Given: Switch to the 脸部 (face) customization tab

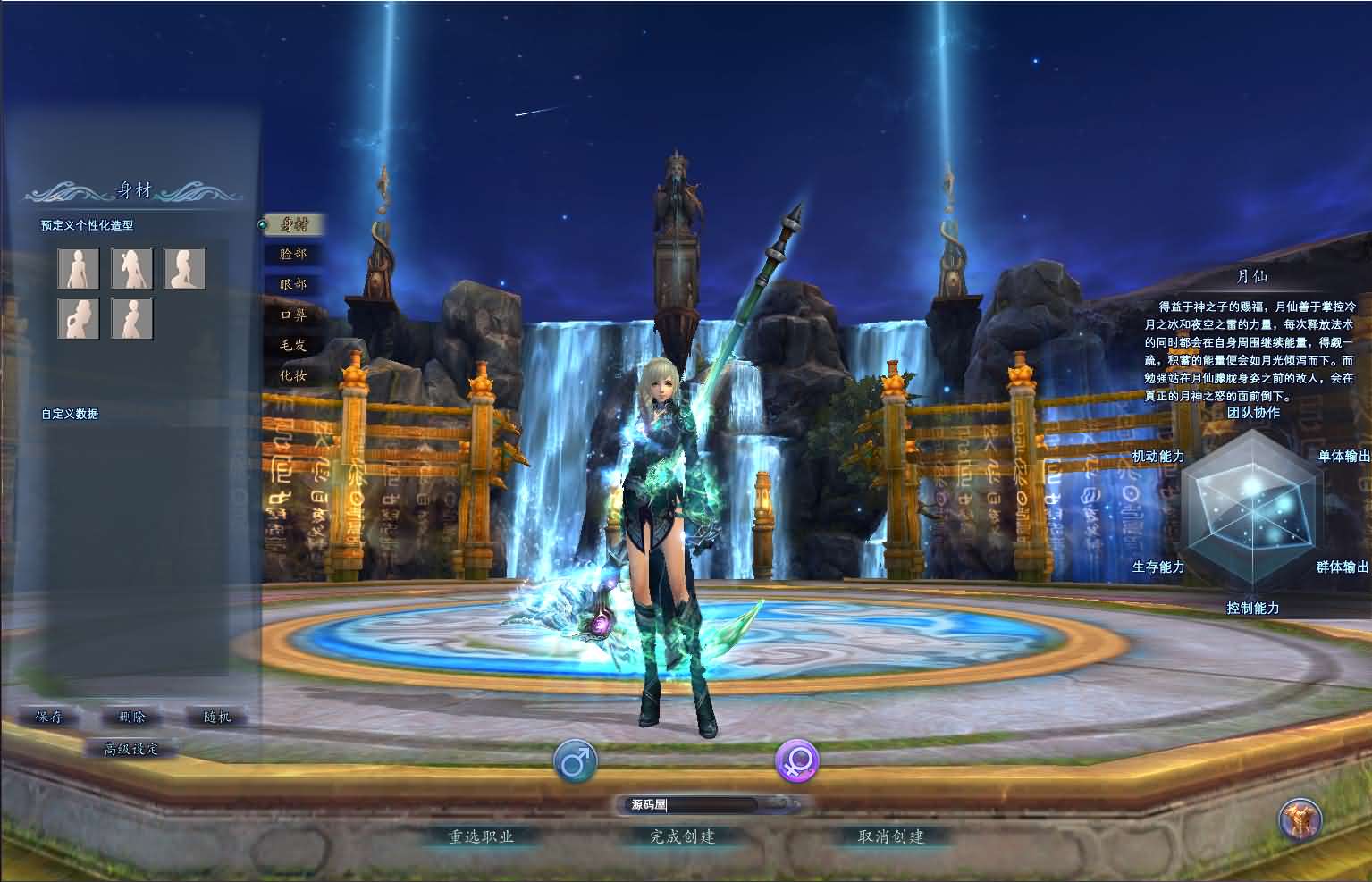Looking at the screenshot, I should (x=295, y=254).
